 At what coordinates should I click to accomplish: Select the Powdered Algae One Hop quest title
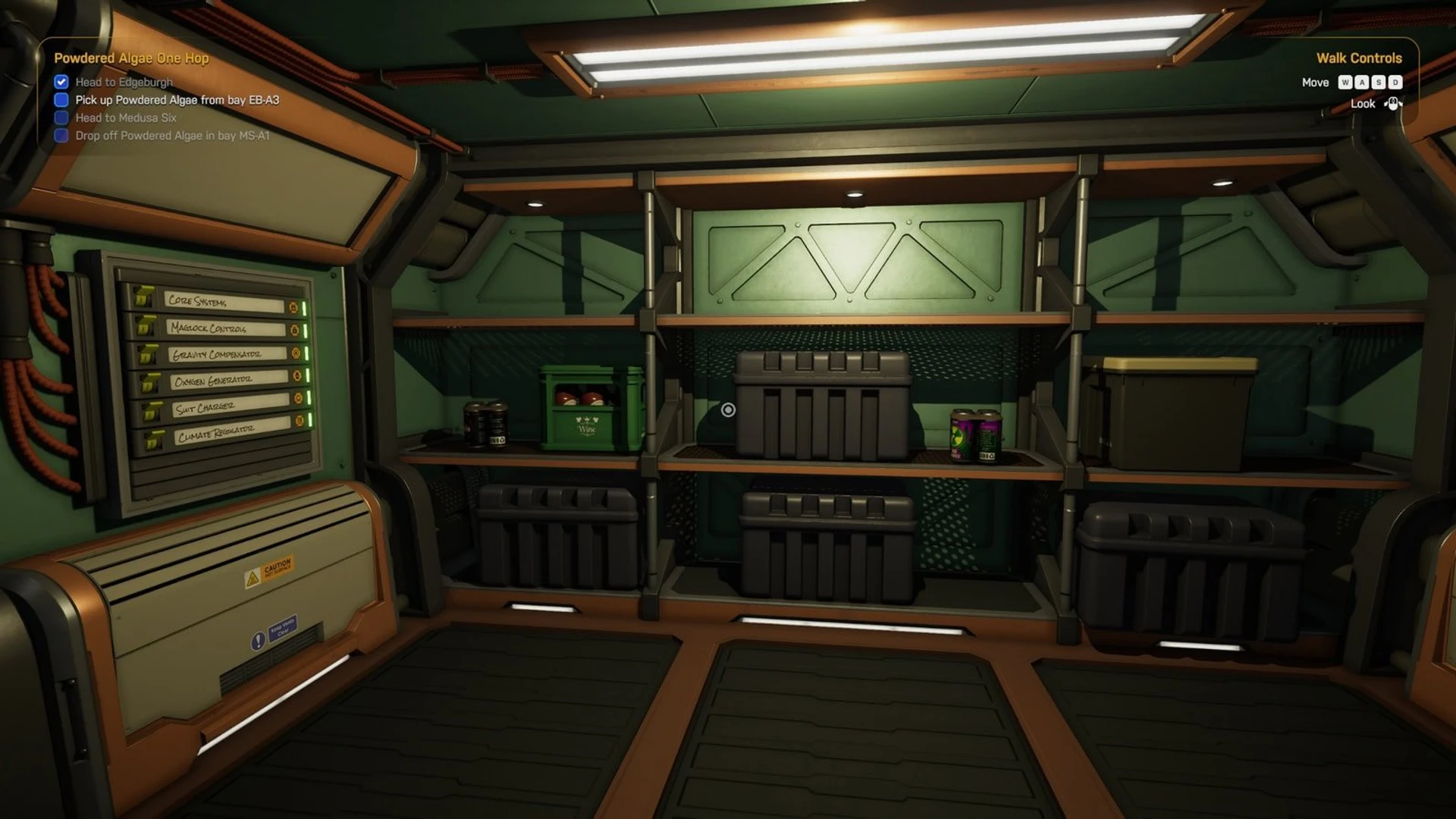coord(131,58)
